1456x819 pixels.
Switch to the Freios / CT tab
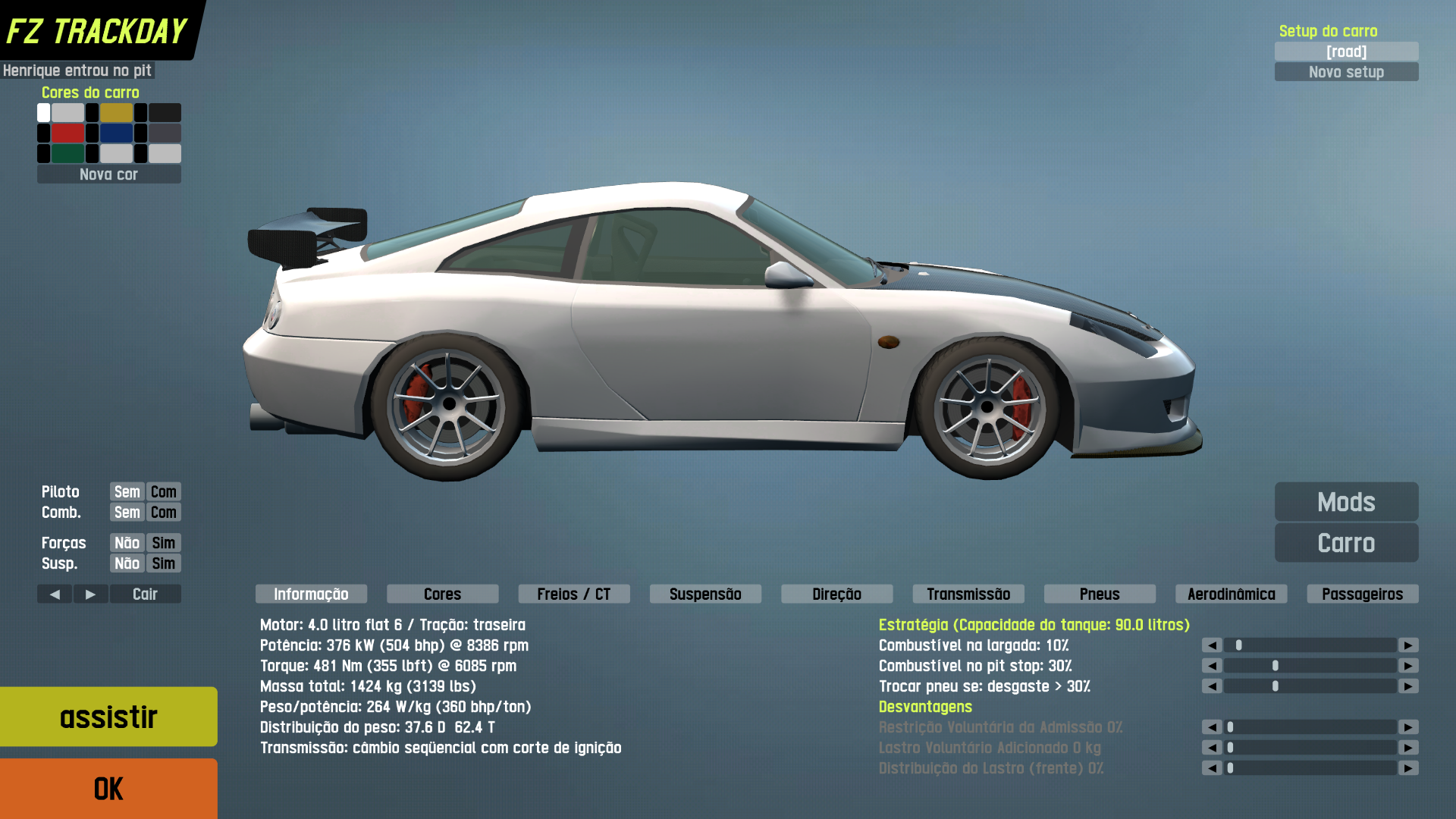click(574, 594)
